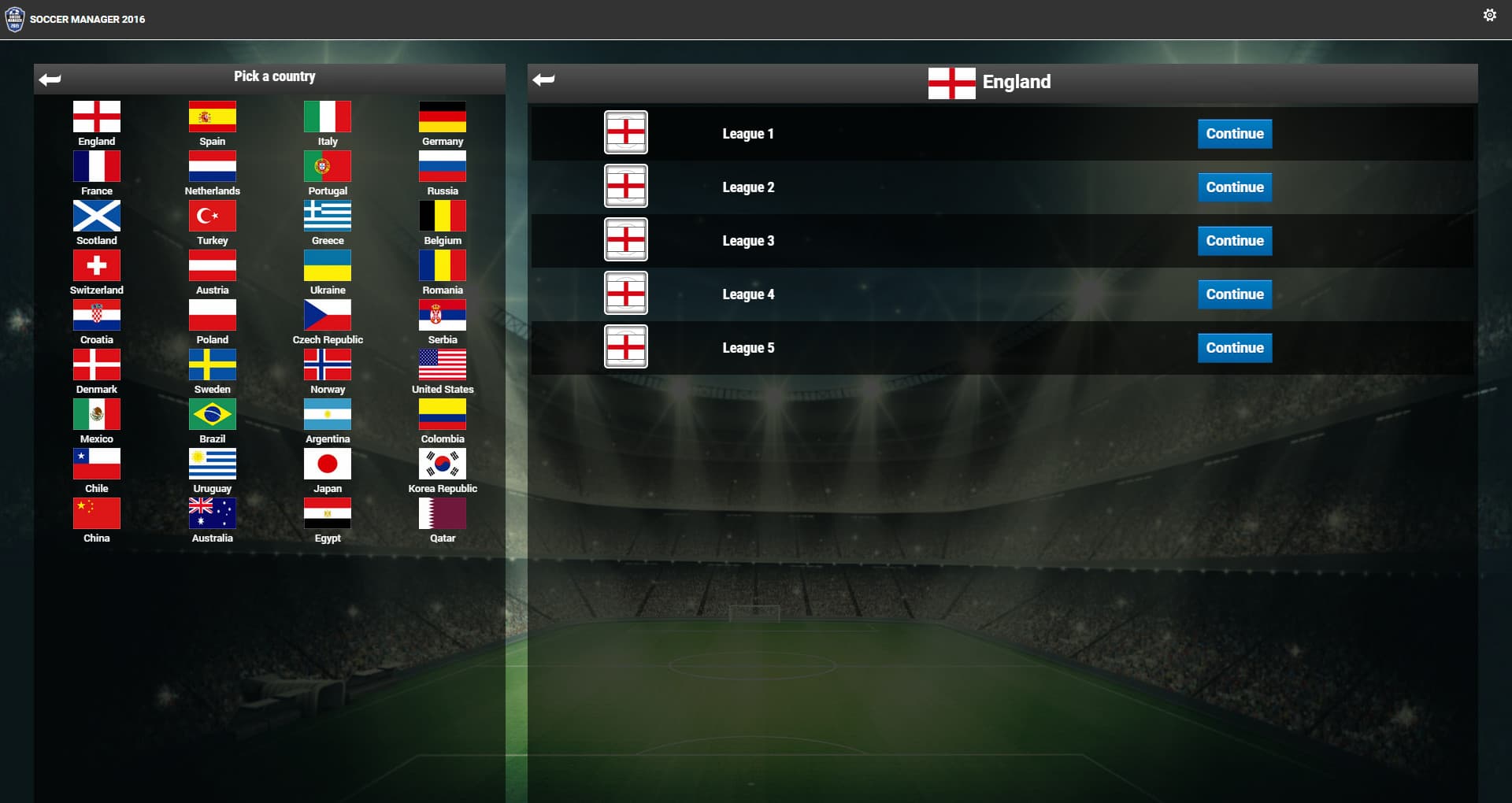Select the Czech Republic flag
Screen dimensions: 1512x803
point(327,314)
